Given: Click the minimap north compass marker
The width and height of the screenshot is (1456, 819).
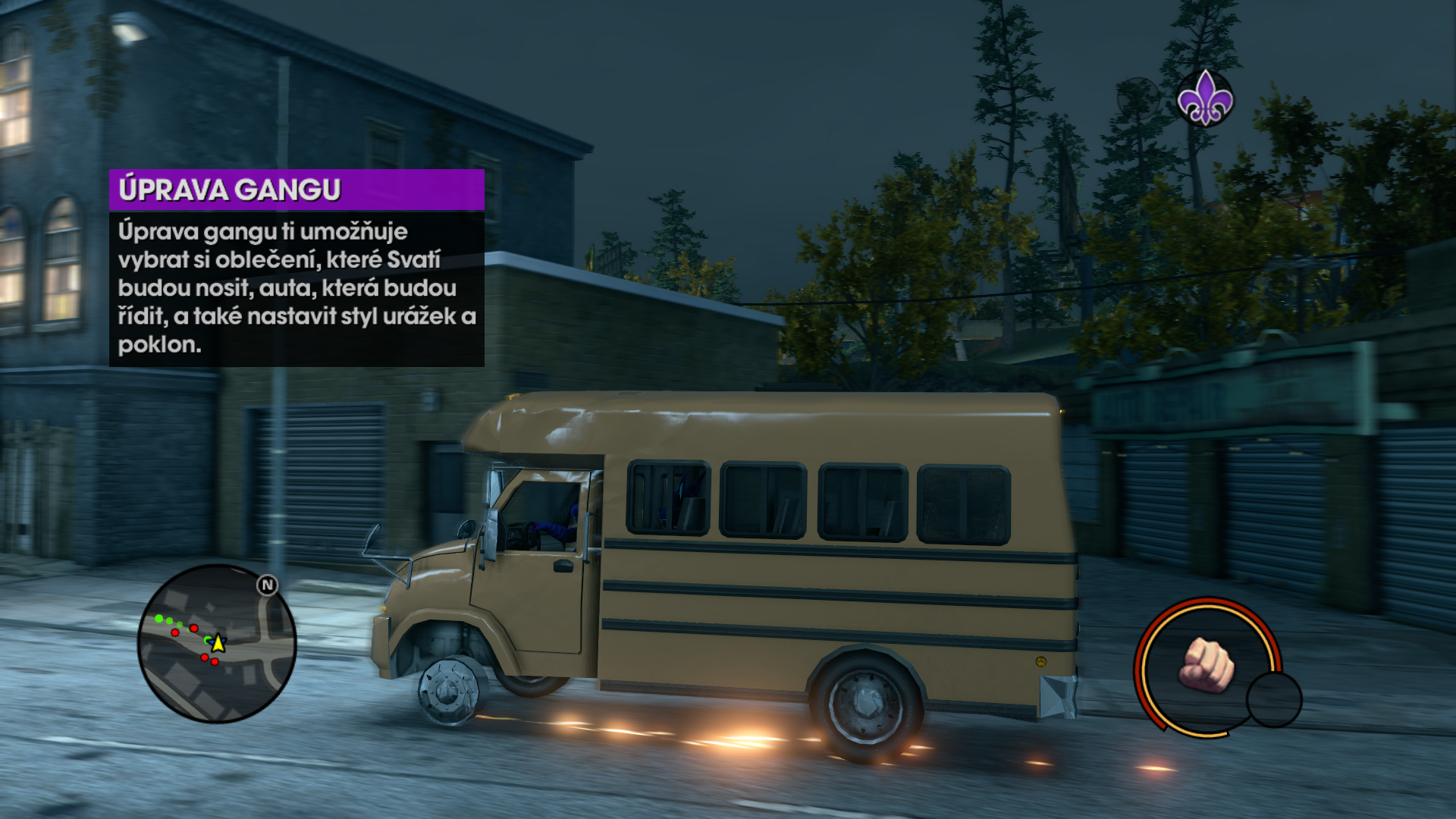Looking at the screenshot, I should click(267, 585).
